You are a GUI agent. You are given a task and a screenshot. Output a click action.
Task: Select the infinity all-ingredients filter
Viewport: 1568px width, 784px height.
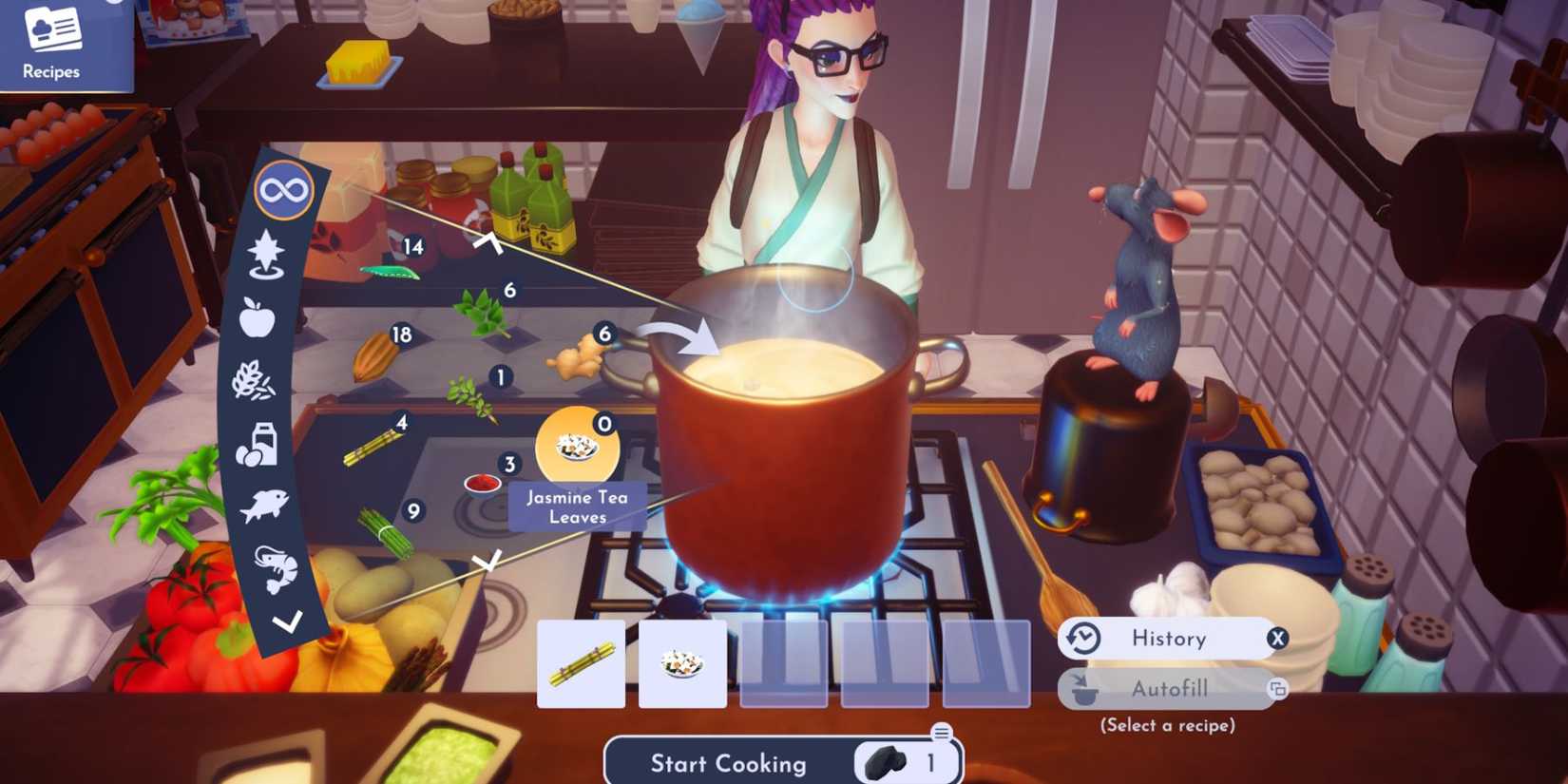coord(282,188)
